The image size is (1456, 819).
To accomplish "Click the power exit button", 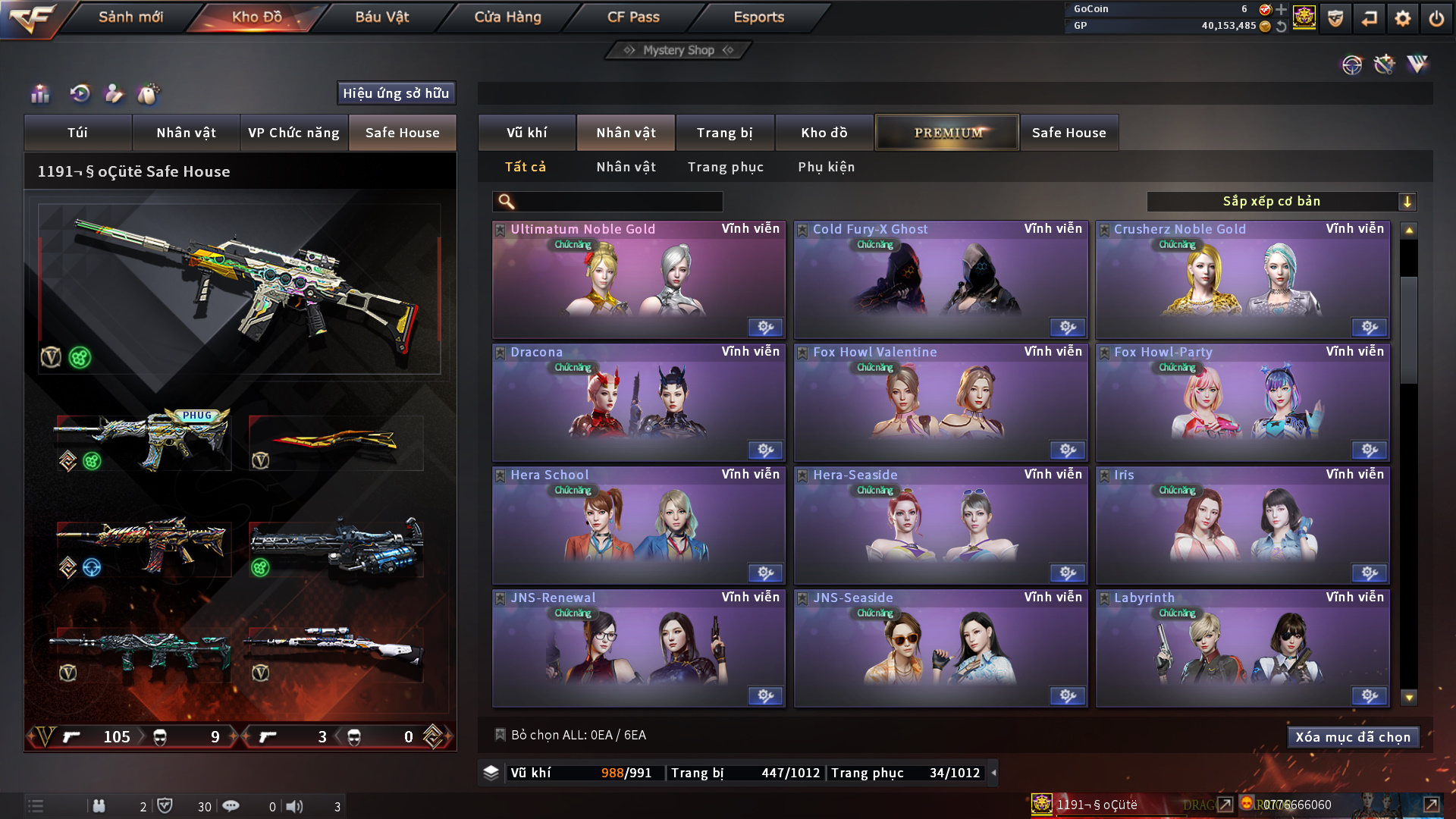I will coord(1436,18).
